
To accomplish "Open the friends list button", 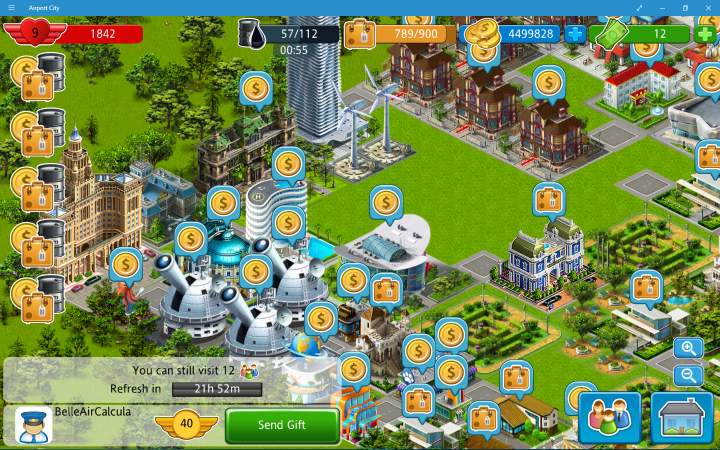I will tap(609, 417).
